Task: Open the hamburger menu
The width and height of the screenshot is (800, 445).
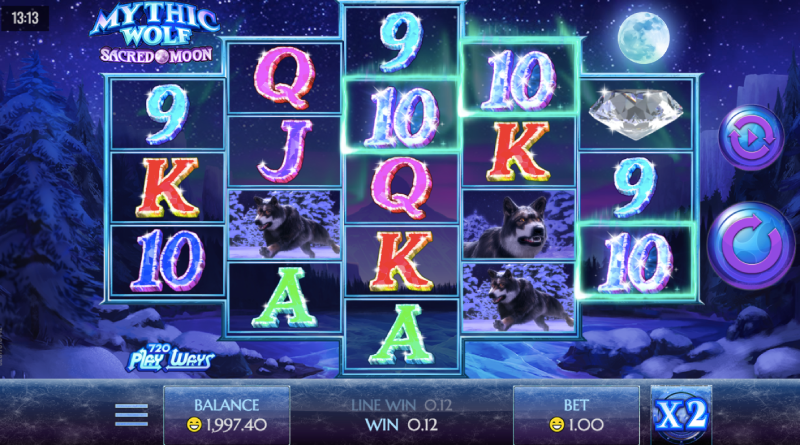Action: pyautogui.click(x=131, y=414)
